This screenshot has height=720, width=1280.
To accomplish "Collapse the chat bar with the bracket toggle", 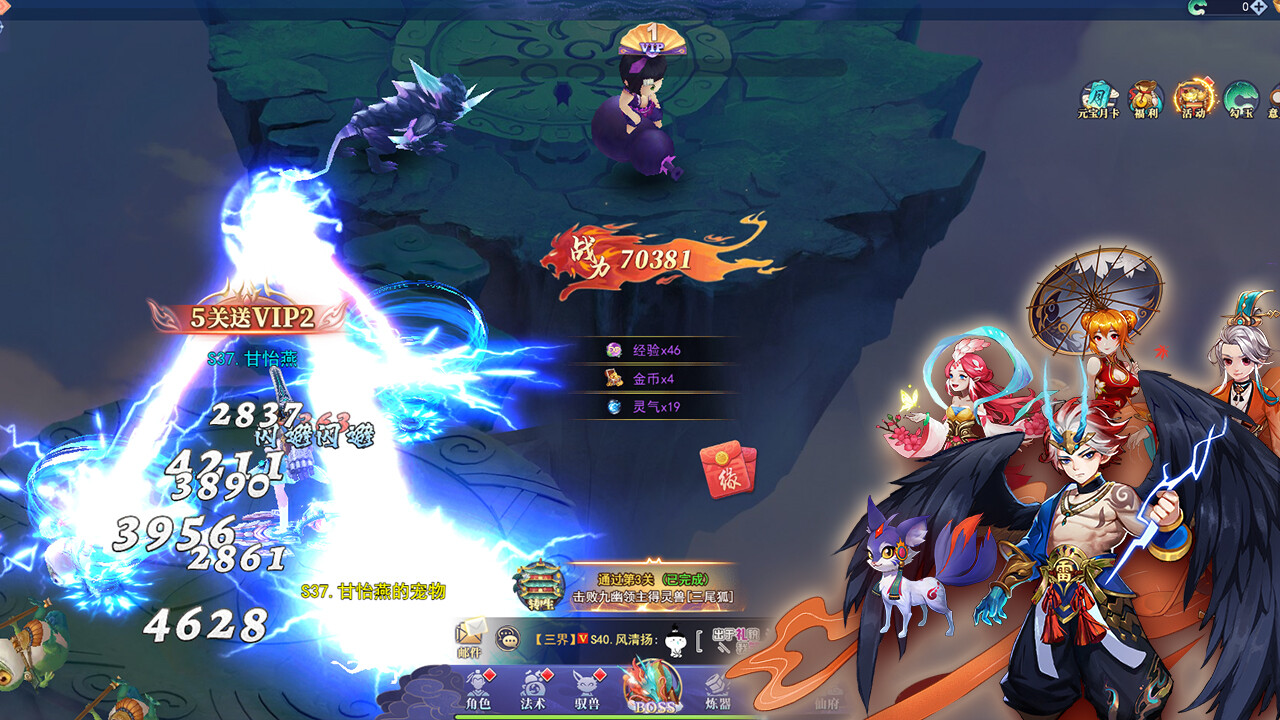I will point(698,640).
